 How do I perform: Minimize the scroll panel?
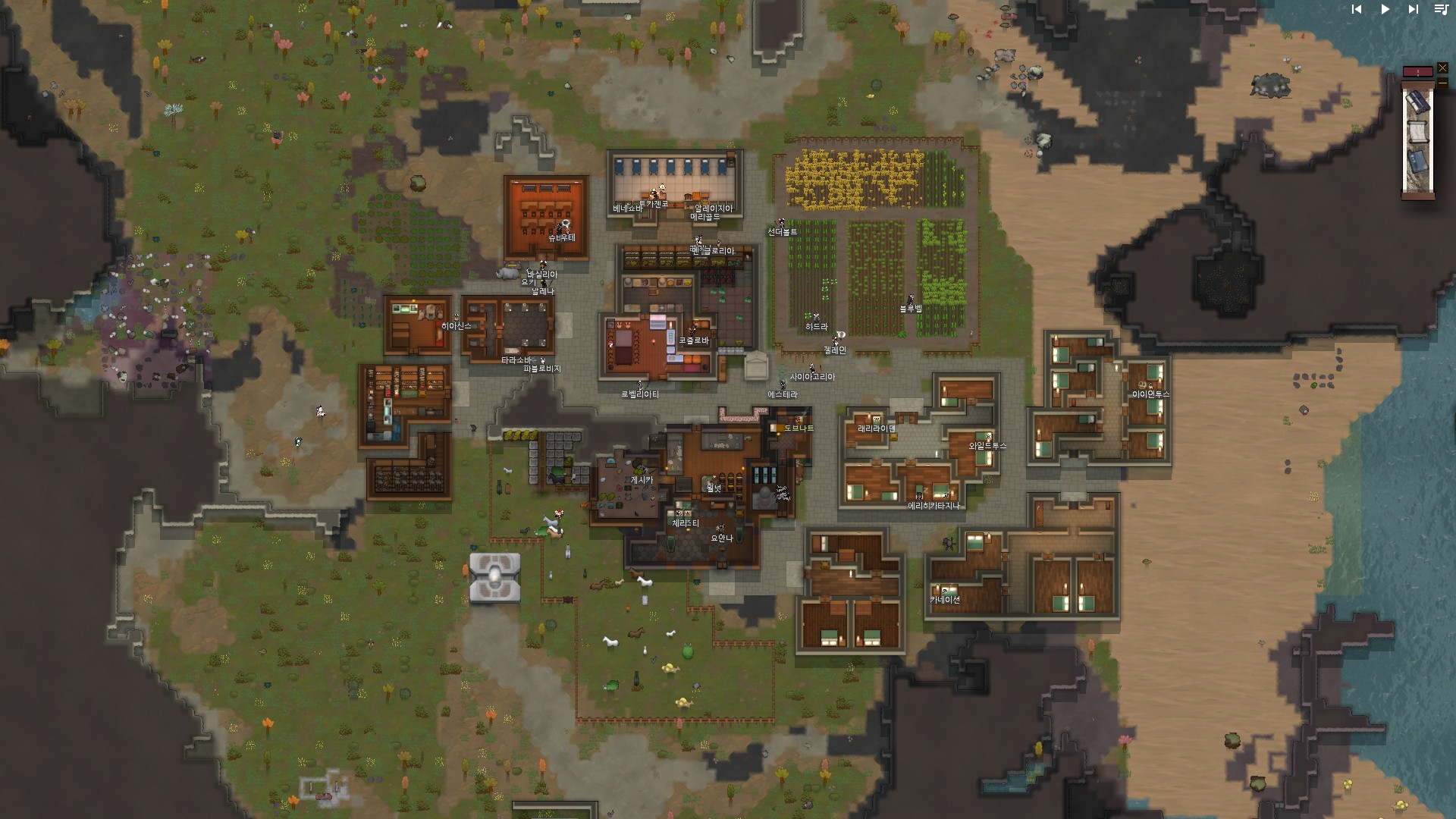(1442, 83)
